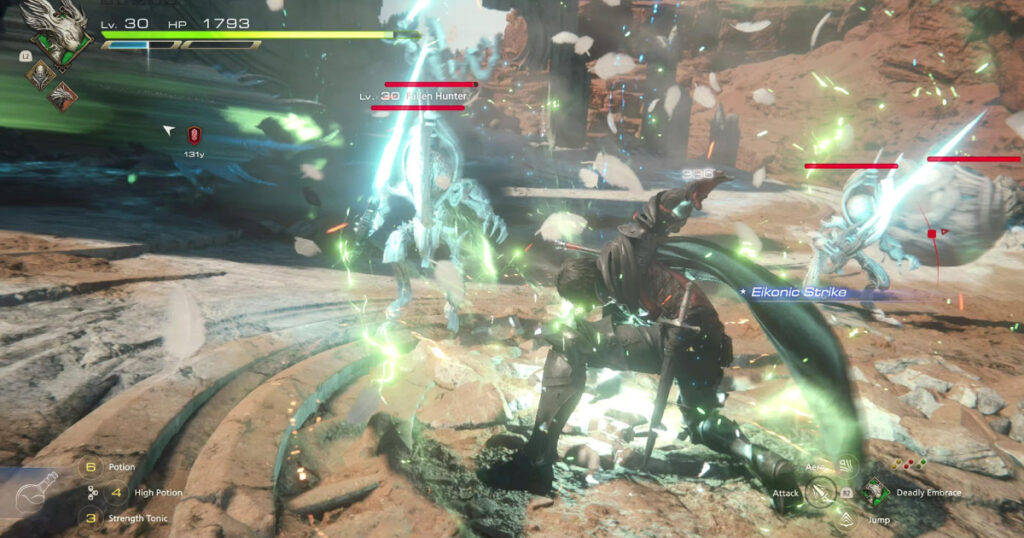The image size is (1024, 538).
Task: Select the large potion flask icon
Action: tap(30, 492)
